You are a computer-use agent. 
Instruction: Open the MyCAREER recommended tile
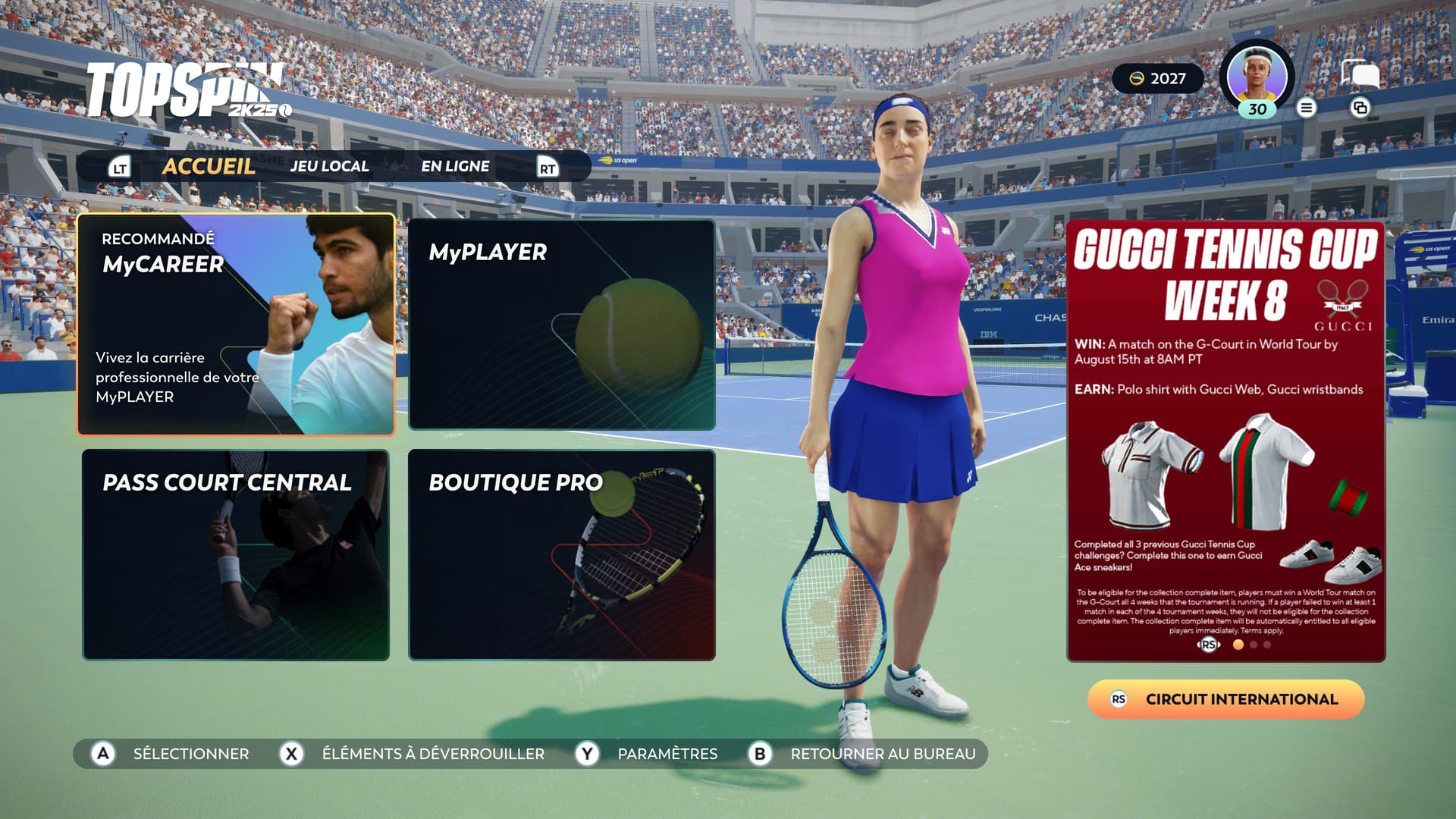(236, 325)
